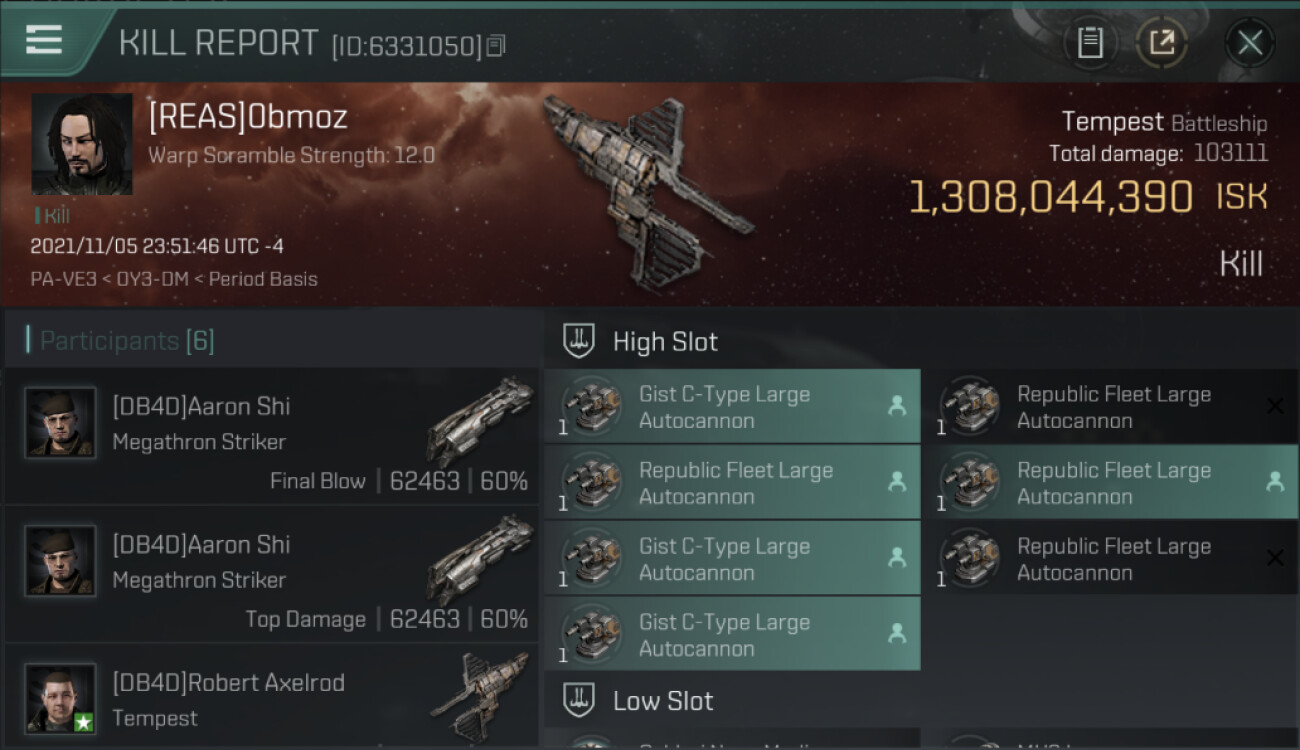Select Aaron Shi's Top Damage entry

[272, 575]
